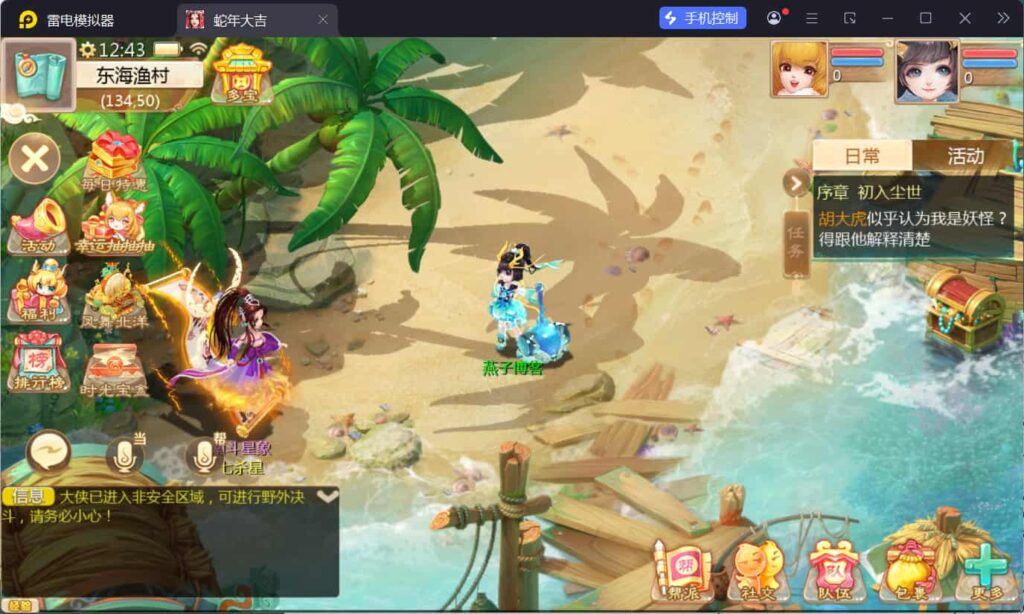Viewport: 1024px width, 614px height.
Task: Track the 序章 初入尘世 quest entry
Action: (912, 216)
